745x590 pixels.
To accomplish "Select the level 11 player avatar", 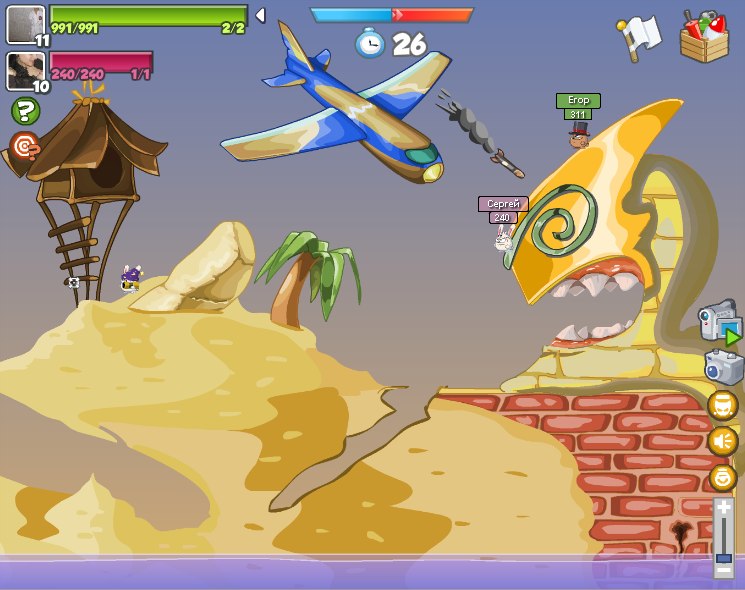I will 26,23.
